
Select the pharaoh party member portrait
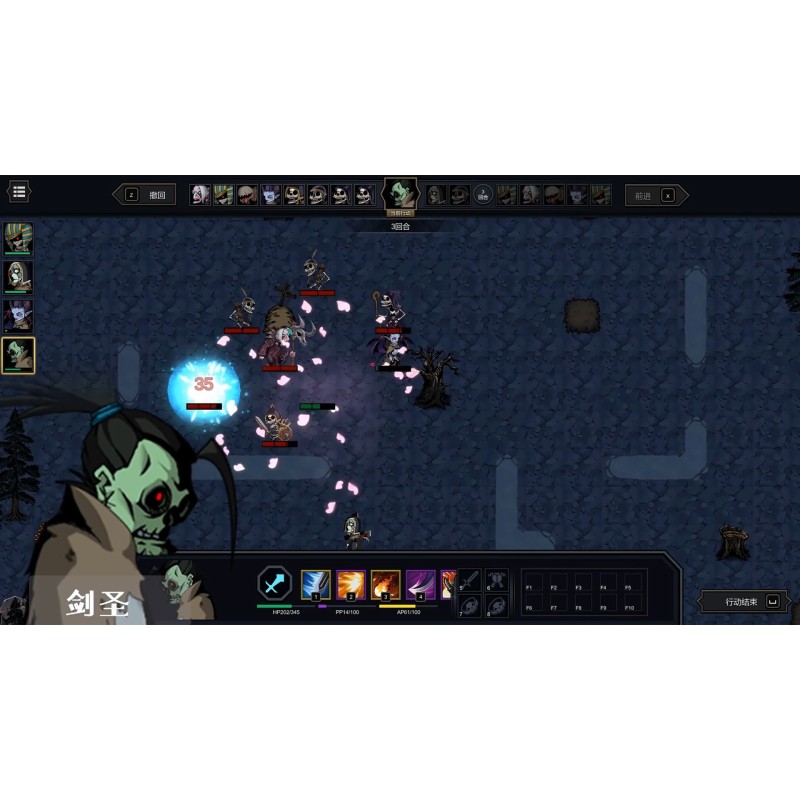click(x=18, y=239)
